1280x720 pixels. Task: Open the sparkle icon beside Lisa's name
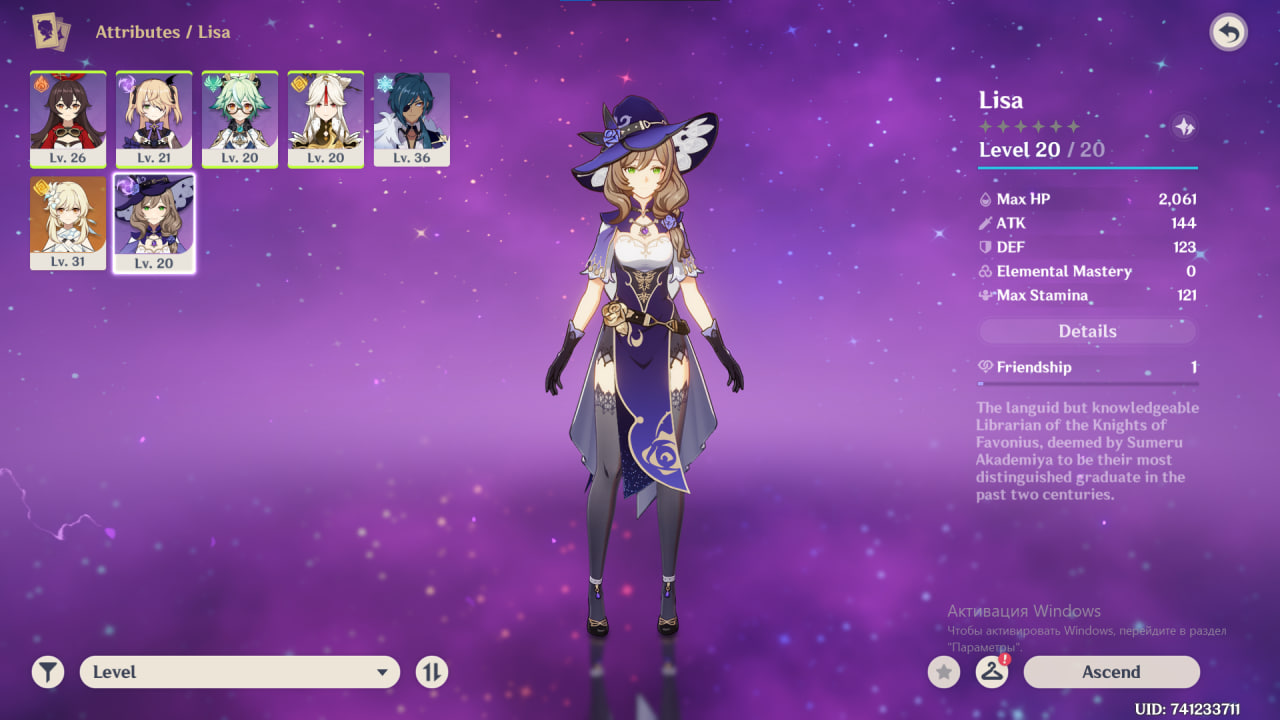coord(1185,127)
